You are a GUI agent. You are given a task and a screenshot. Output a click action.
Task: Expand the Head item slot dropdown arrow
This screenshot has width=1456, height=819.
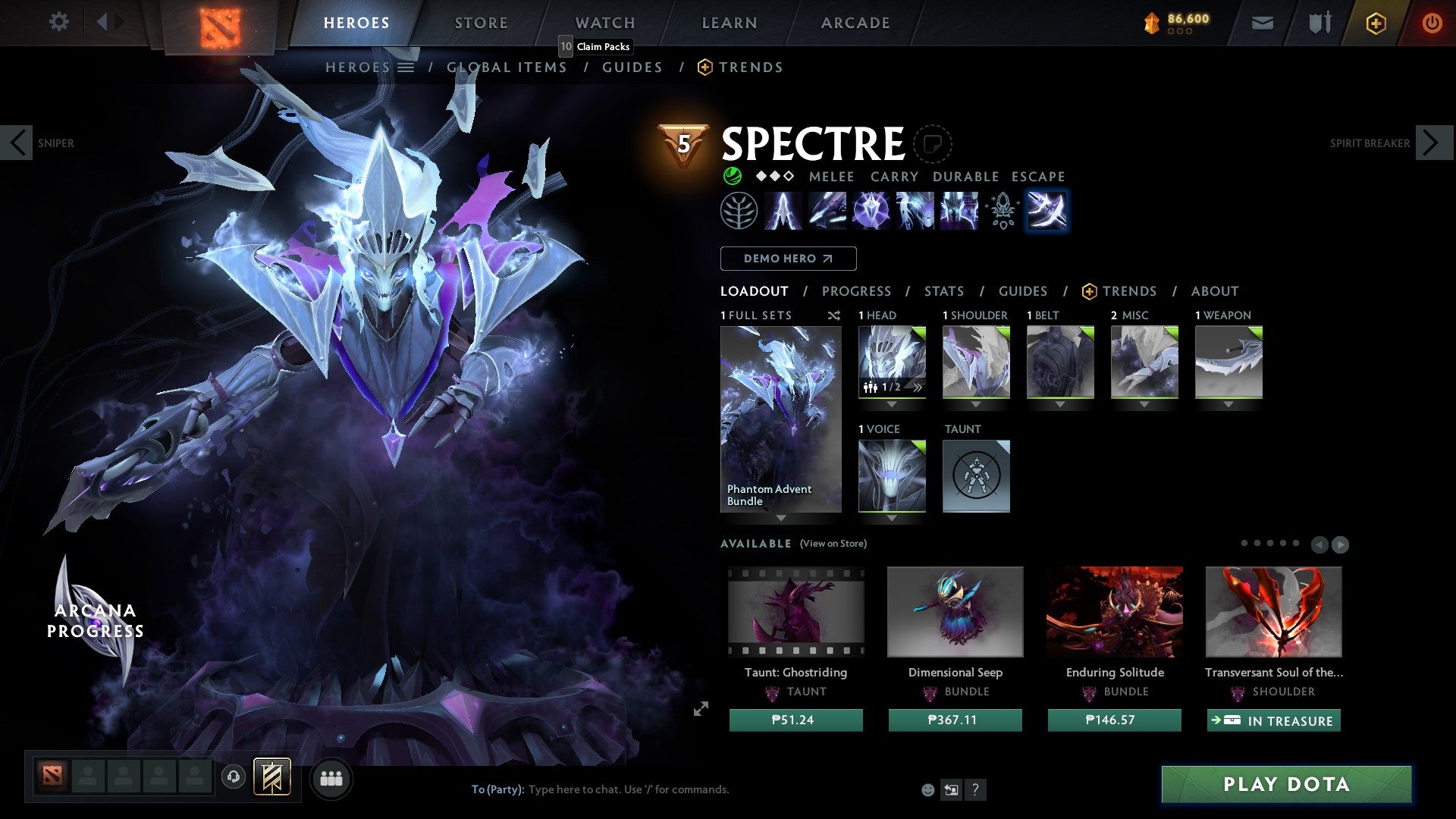[x=892, y=405]
